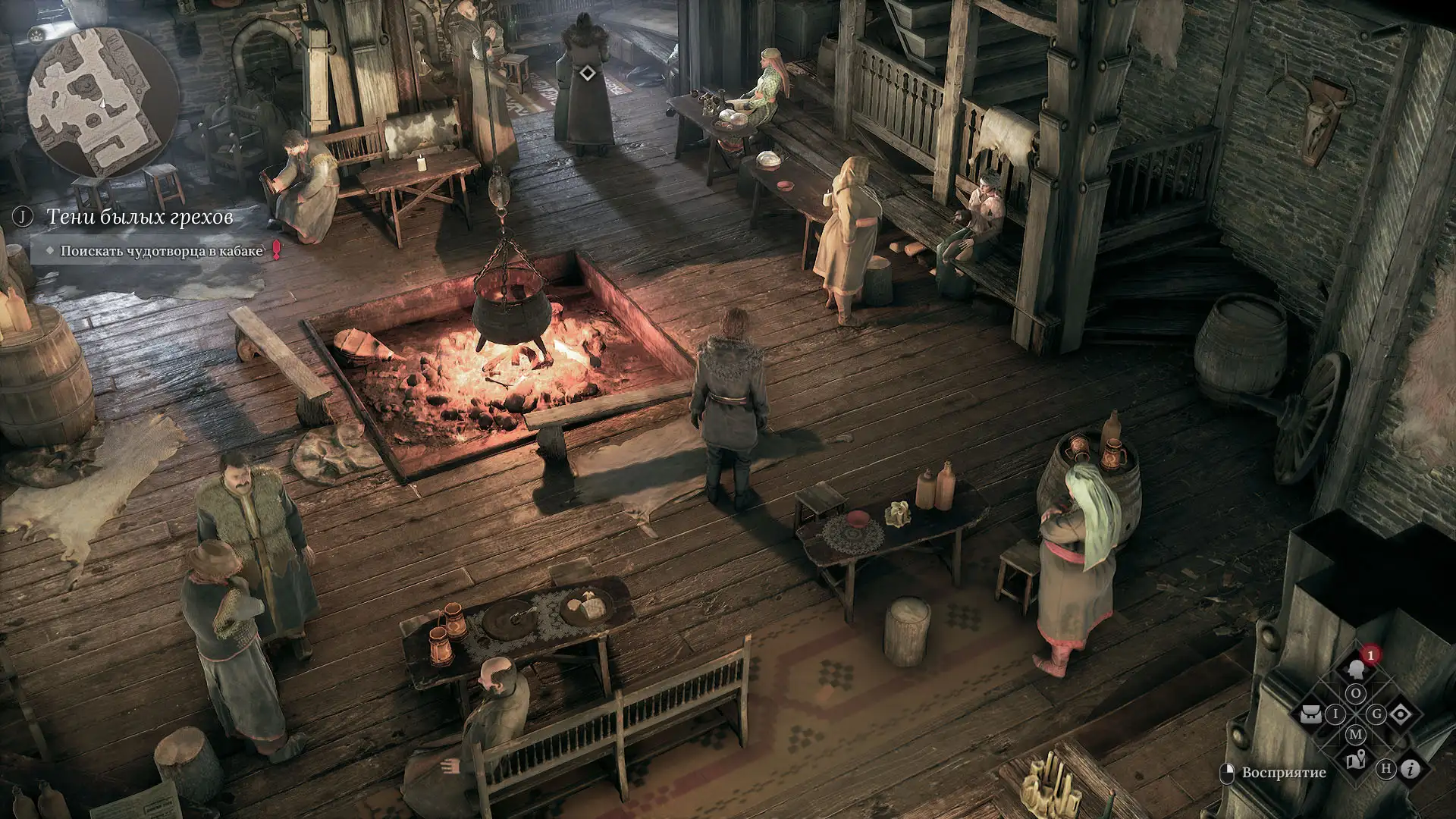Open the world map with pin icon
The image size is (1456, 819).
pyautogui.click(x=1355, y=759)
